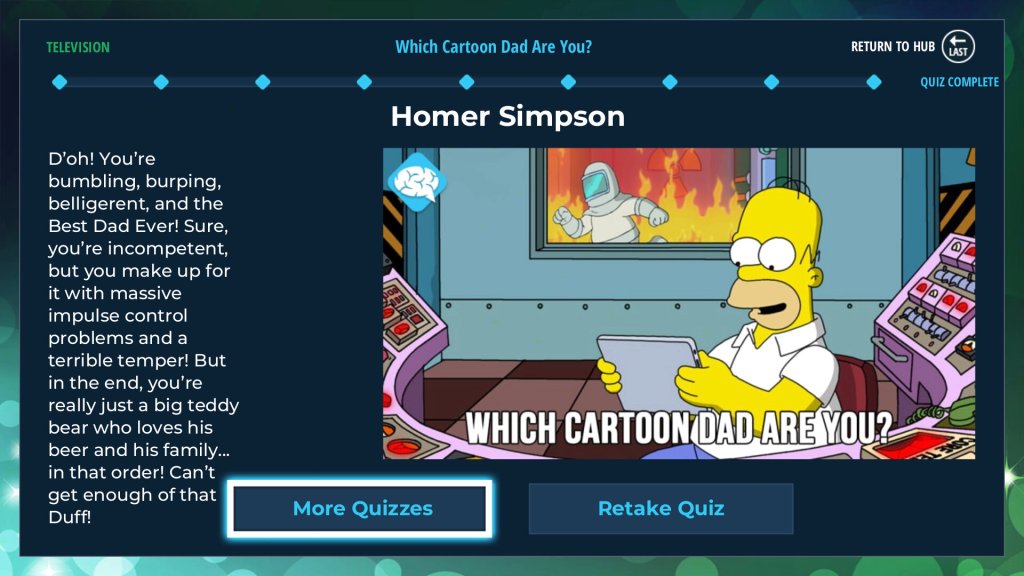Screen dimensions: 1024x576
Task: Choose Retake Quiz
Action: coord(660,508)
